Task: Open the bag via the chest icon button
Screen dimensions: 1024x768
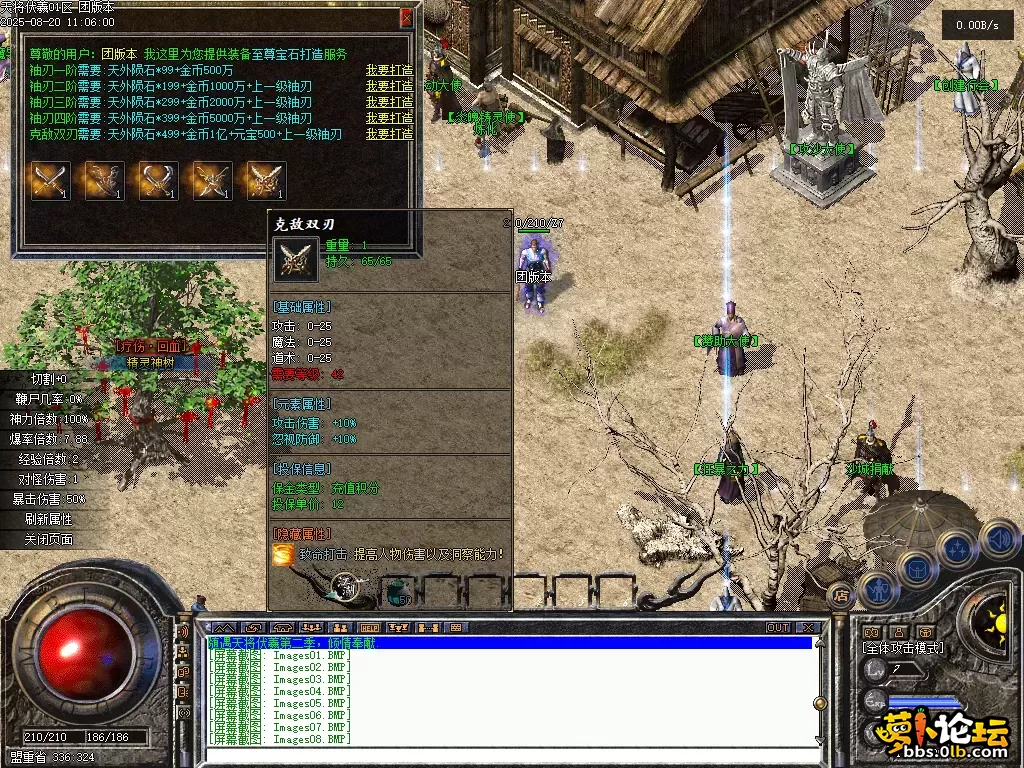Action: [917, 567]
